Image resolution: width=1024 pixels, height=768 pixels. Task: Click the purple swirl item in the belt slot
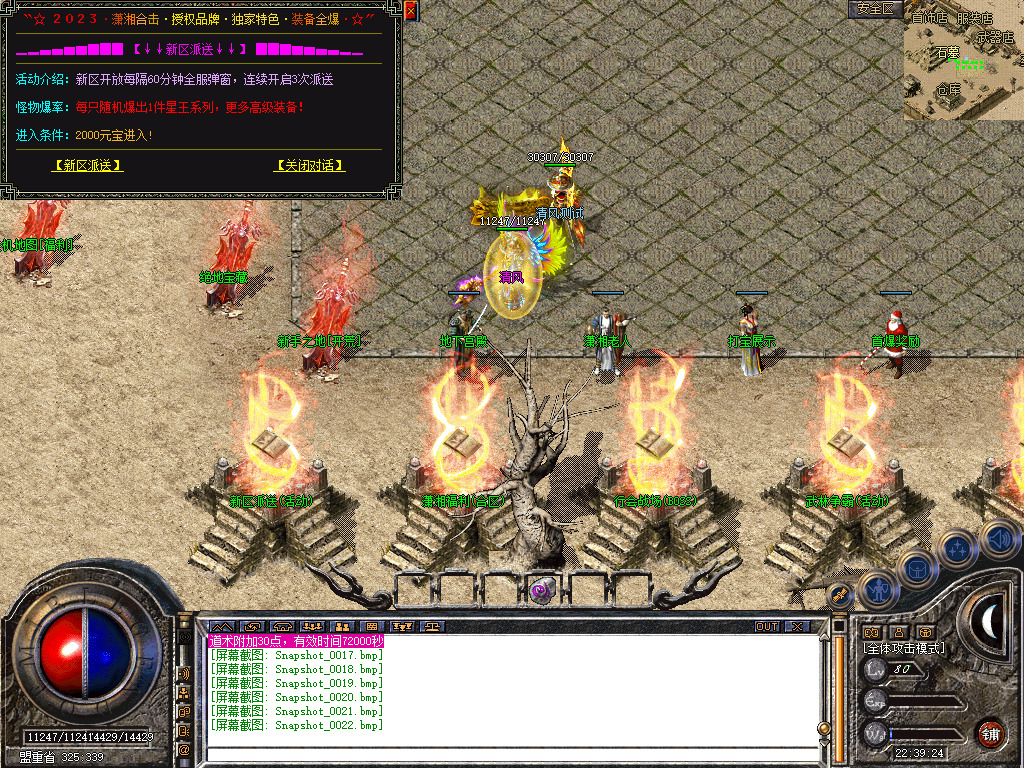pos(541,589)
